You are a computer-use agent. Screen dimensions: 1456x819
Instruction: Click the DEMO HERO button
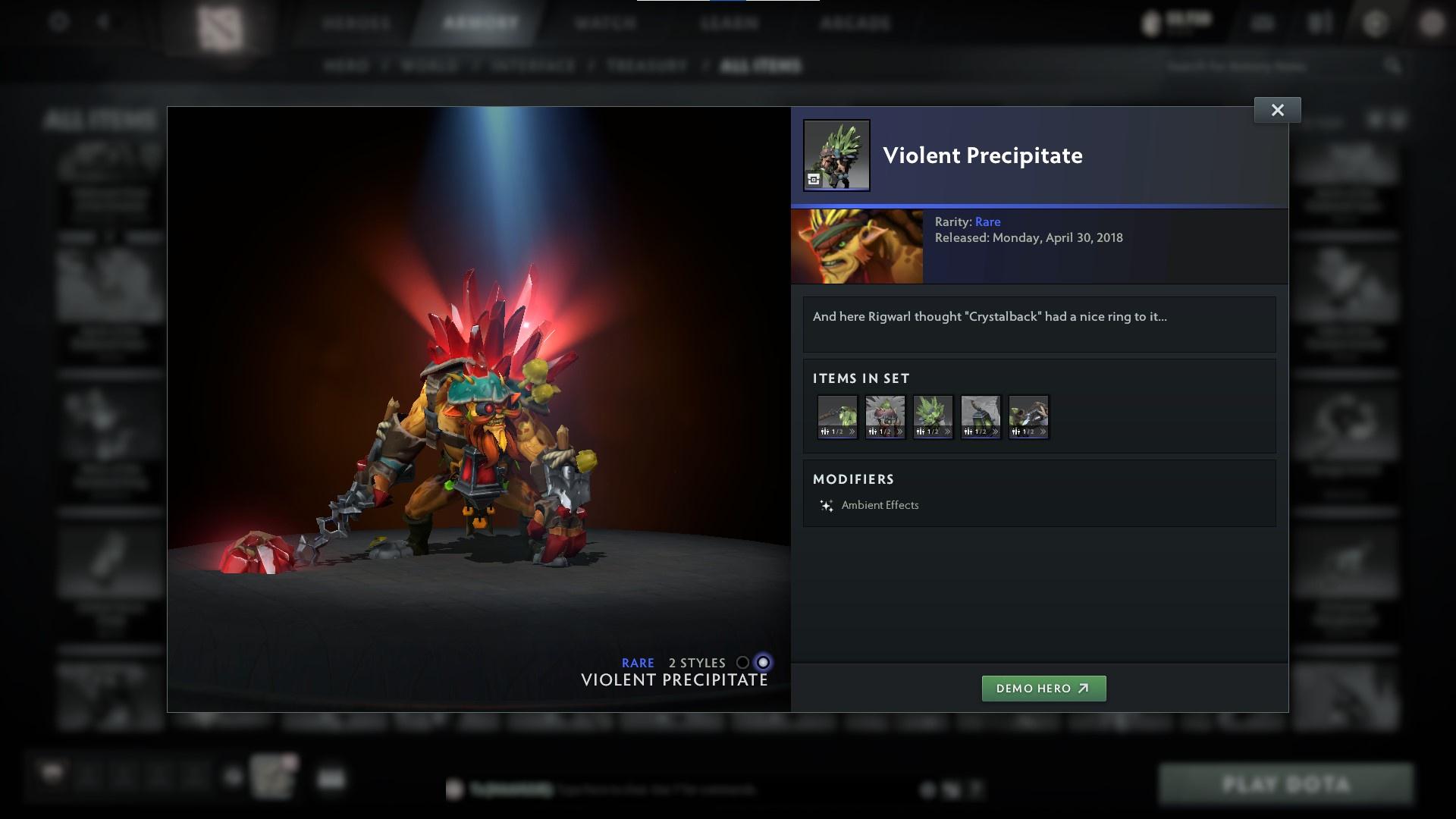click(x=1044, y=689)
